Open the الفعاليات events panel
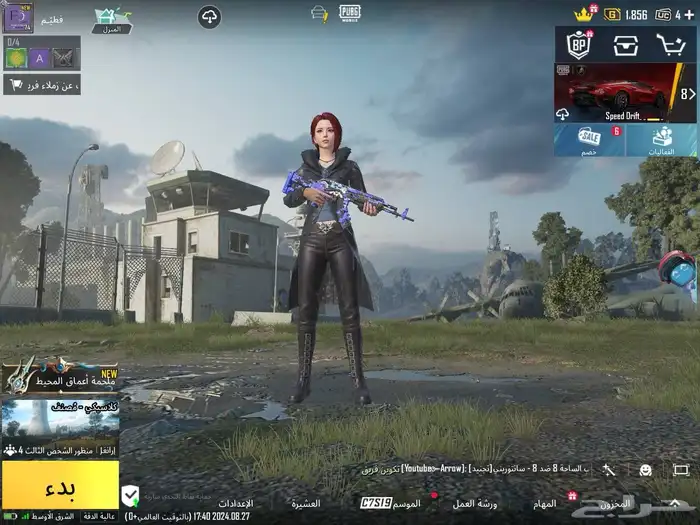 (x=661, y=140)
